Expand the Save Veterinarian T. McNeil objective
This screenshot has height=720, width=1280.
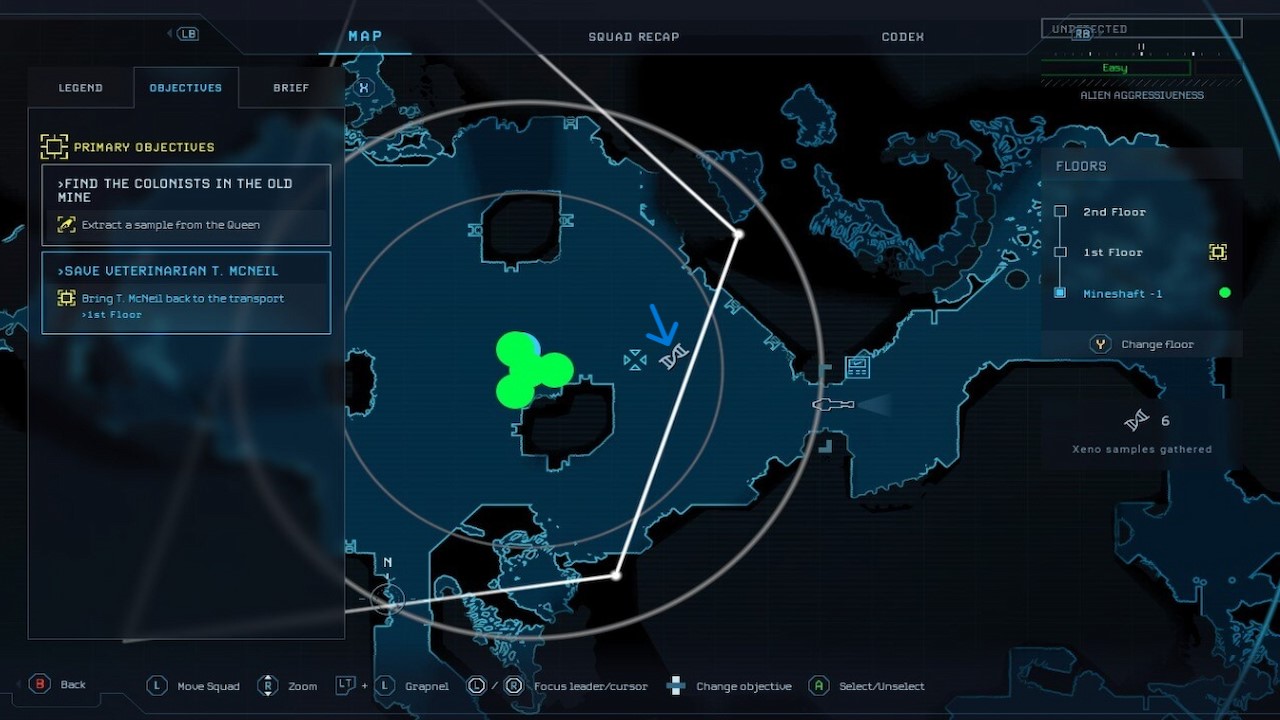point(186,270)
